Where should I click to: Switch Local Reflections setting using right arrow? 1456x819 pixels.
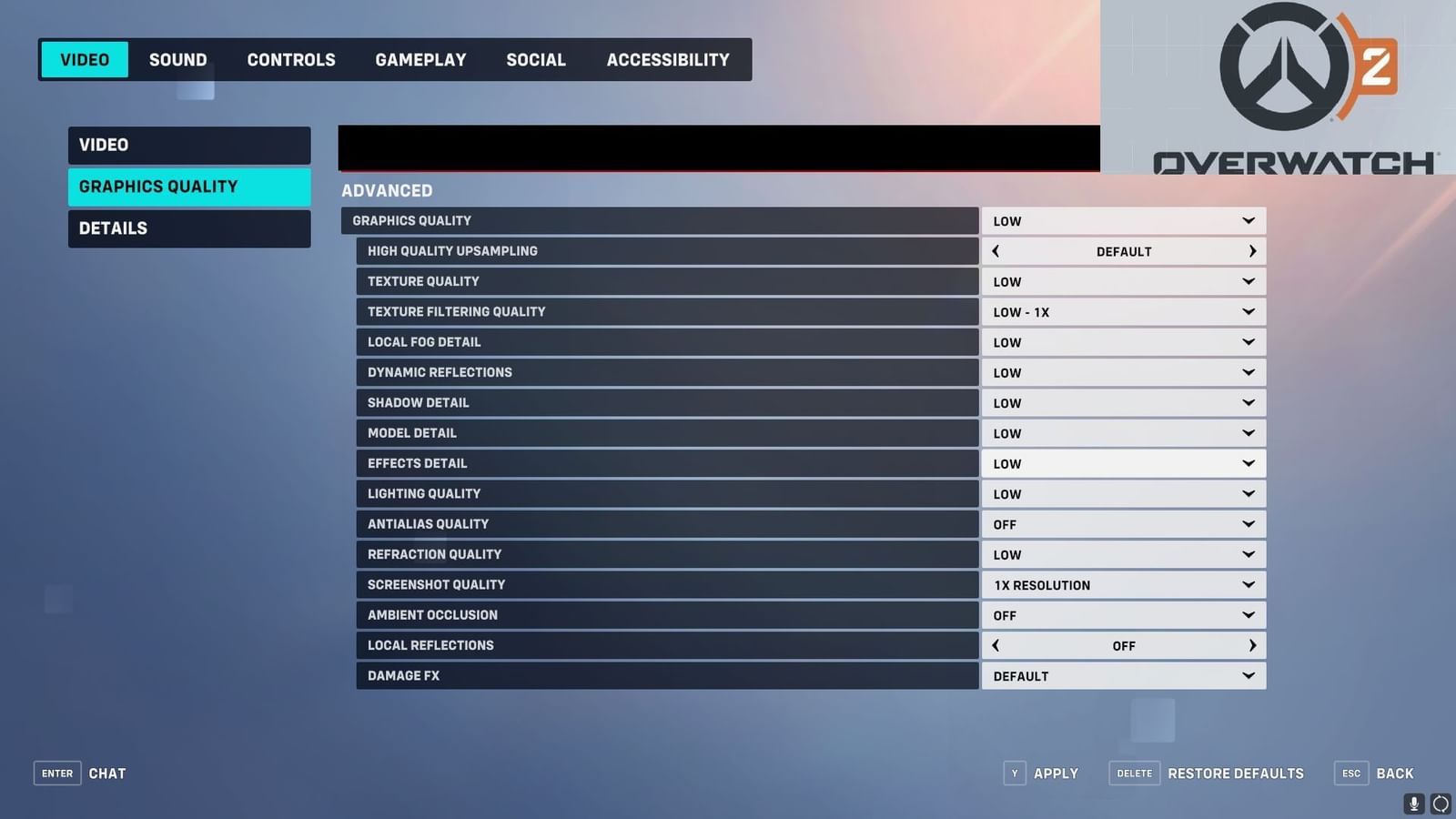(x=1252, y=645)
